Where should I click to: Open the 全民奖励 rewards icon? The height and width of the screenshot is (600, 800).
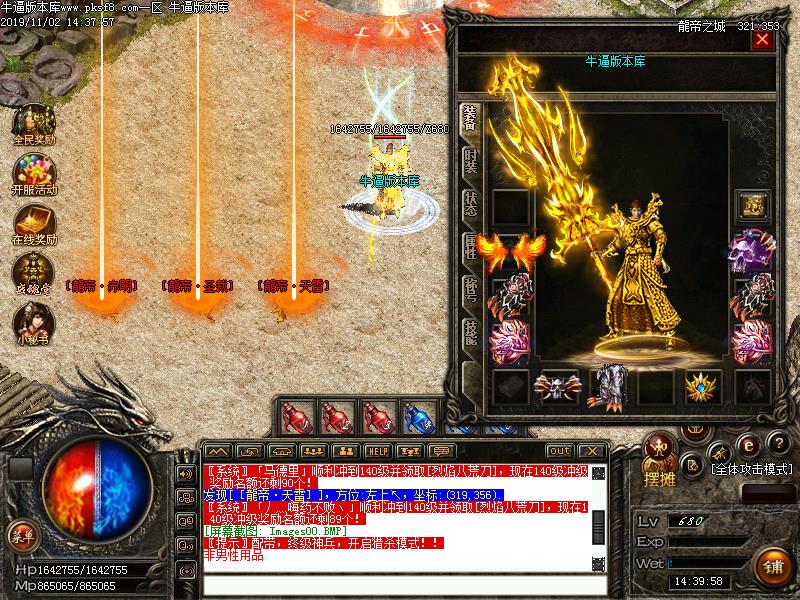(33, 123)
